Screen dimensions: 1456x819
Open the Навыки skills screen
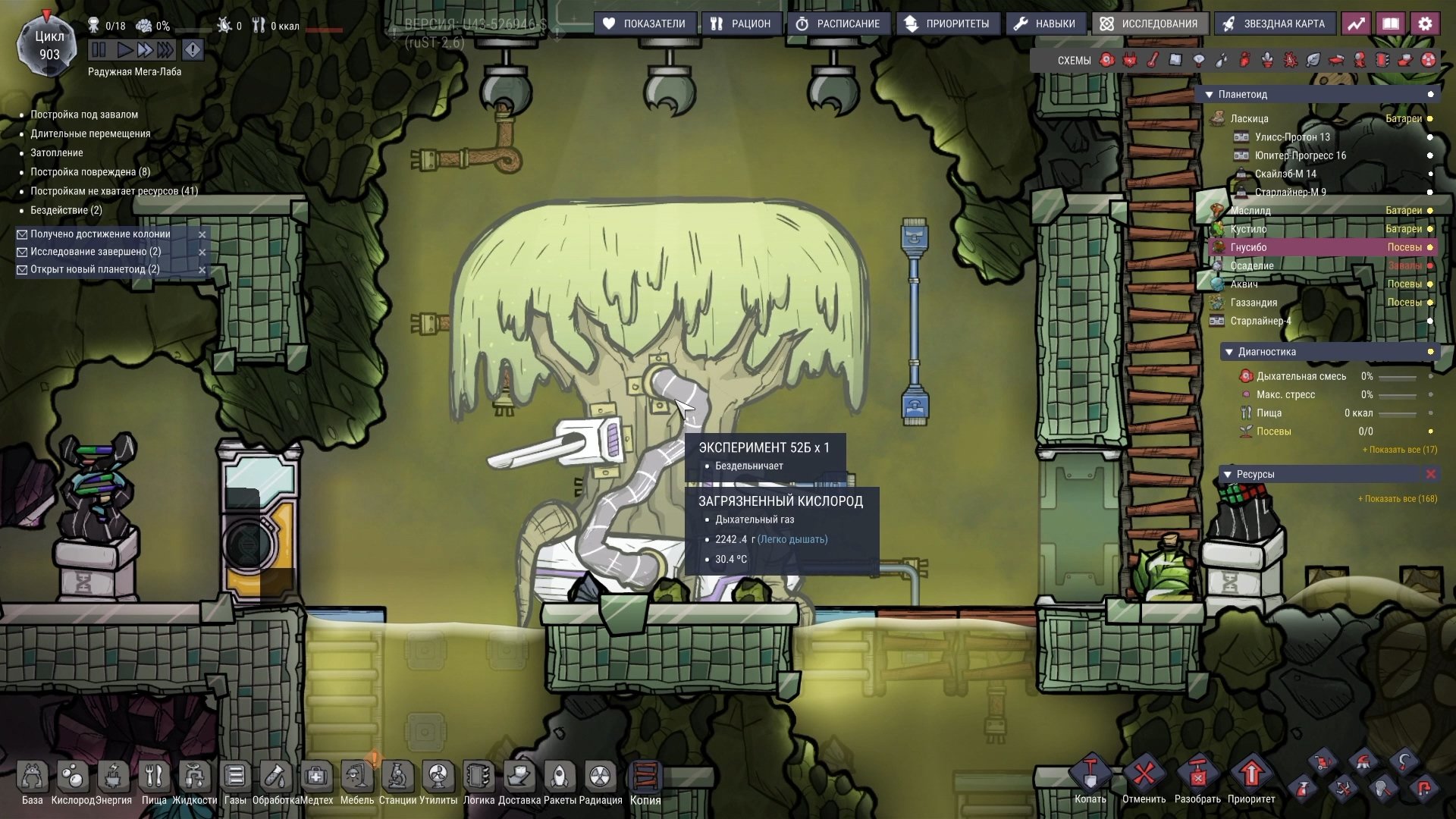1045,24
